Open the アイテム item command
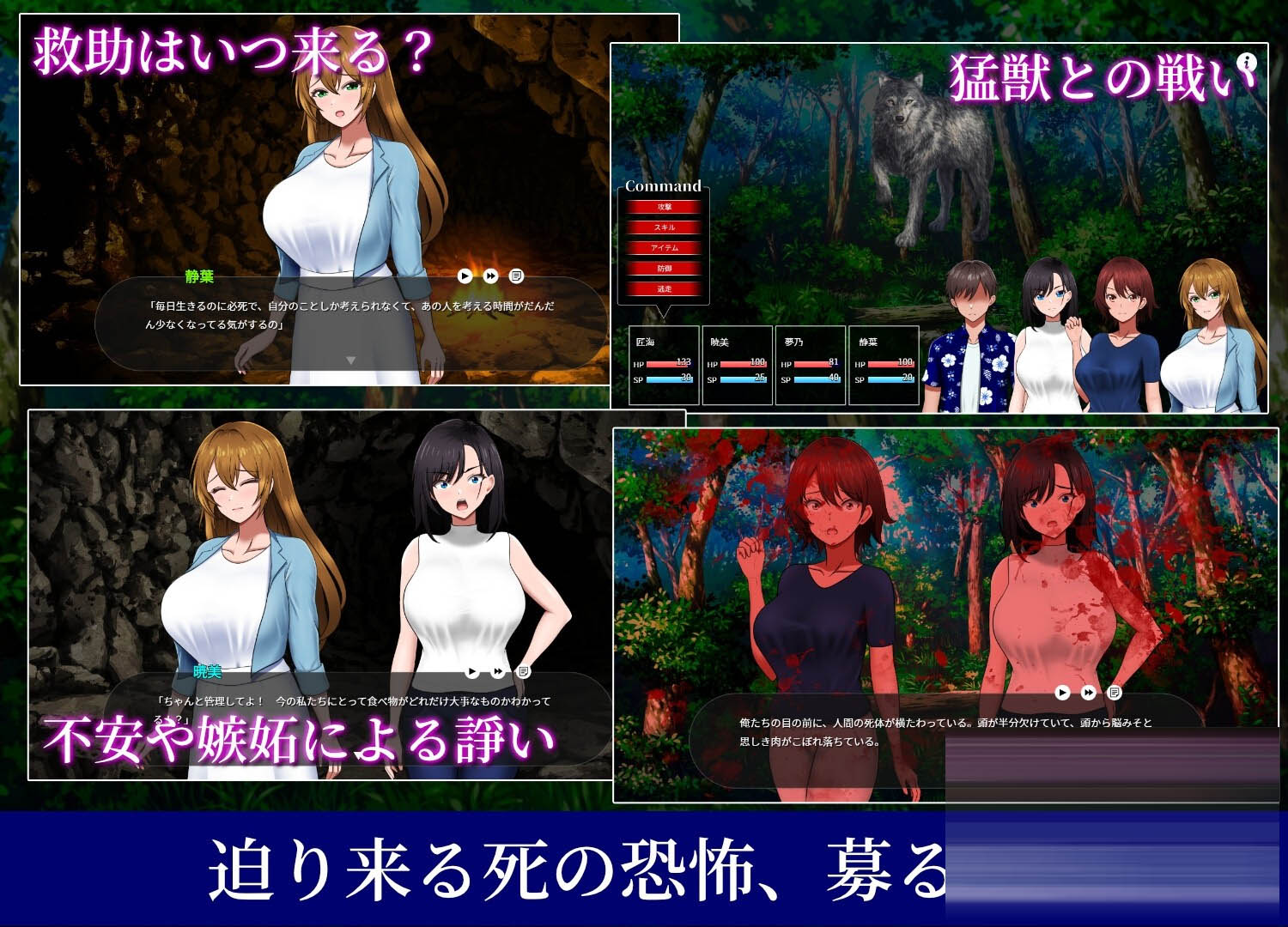Image resolution: width=1288 pixels, height=927 pixels. [664, 248]
